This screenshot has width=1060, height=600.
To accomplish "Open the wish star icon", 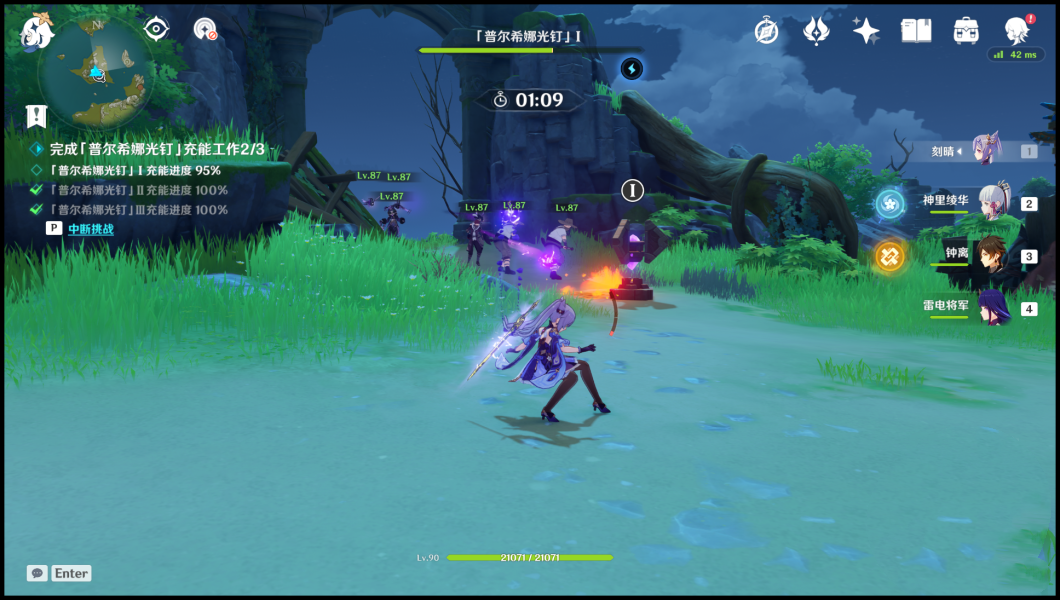I will click(866, 31).
